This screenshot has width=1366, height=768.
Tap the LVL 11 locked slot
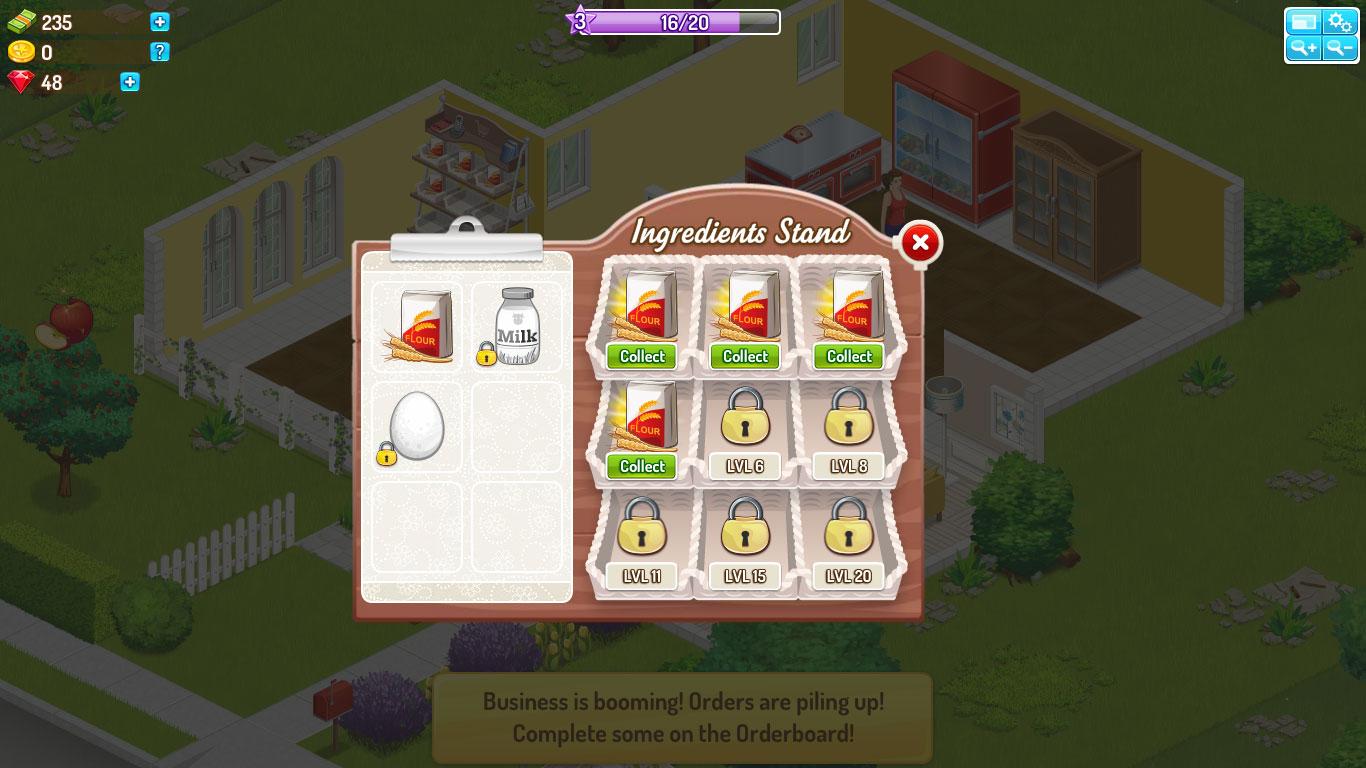click(x=642, y=540)
